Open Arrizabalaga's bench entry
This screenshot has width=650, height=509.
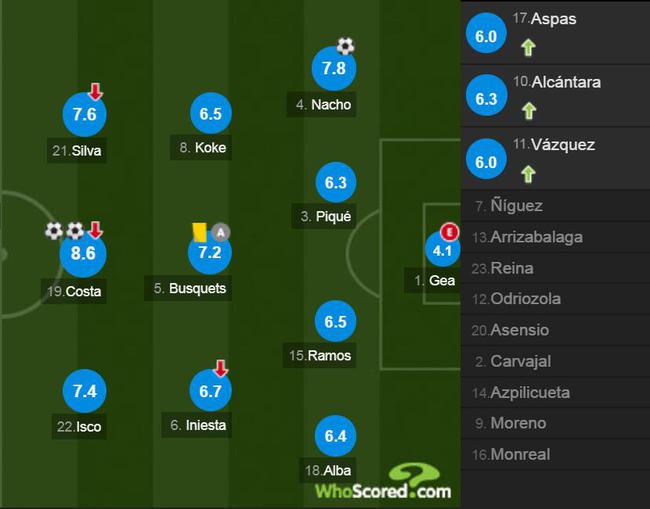[x=555, y=237]
